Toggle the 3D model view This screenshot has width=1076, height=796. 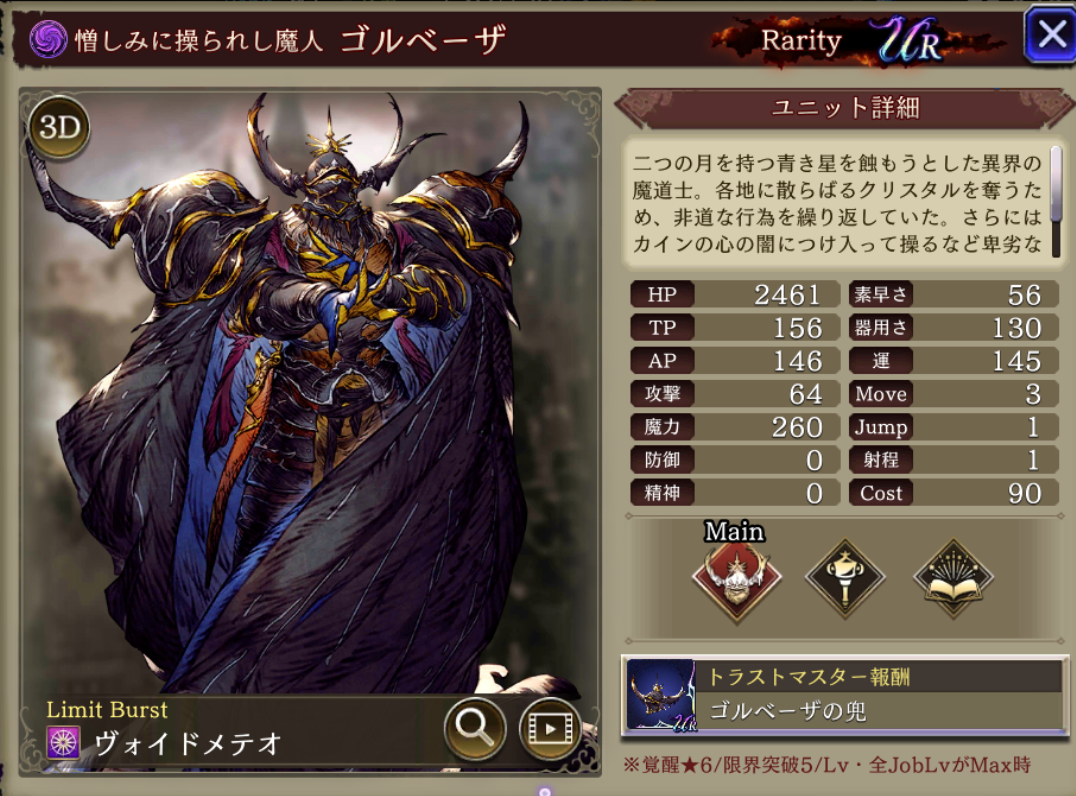click(59, 128)
